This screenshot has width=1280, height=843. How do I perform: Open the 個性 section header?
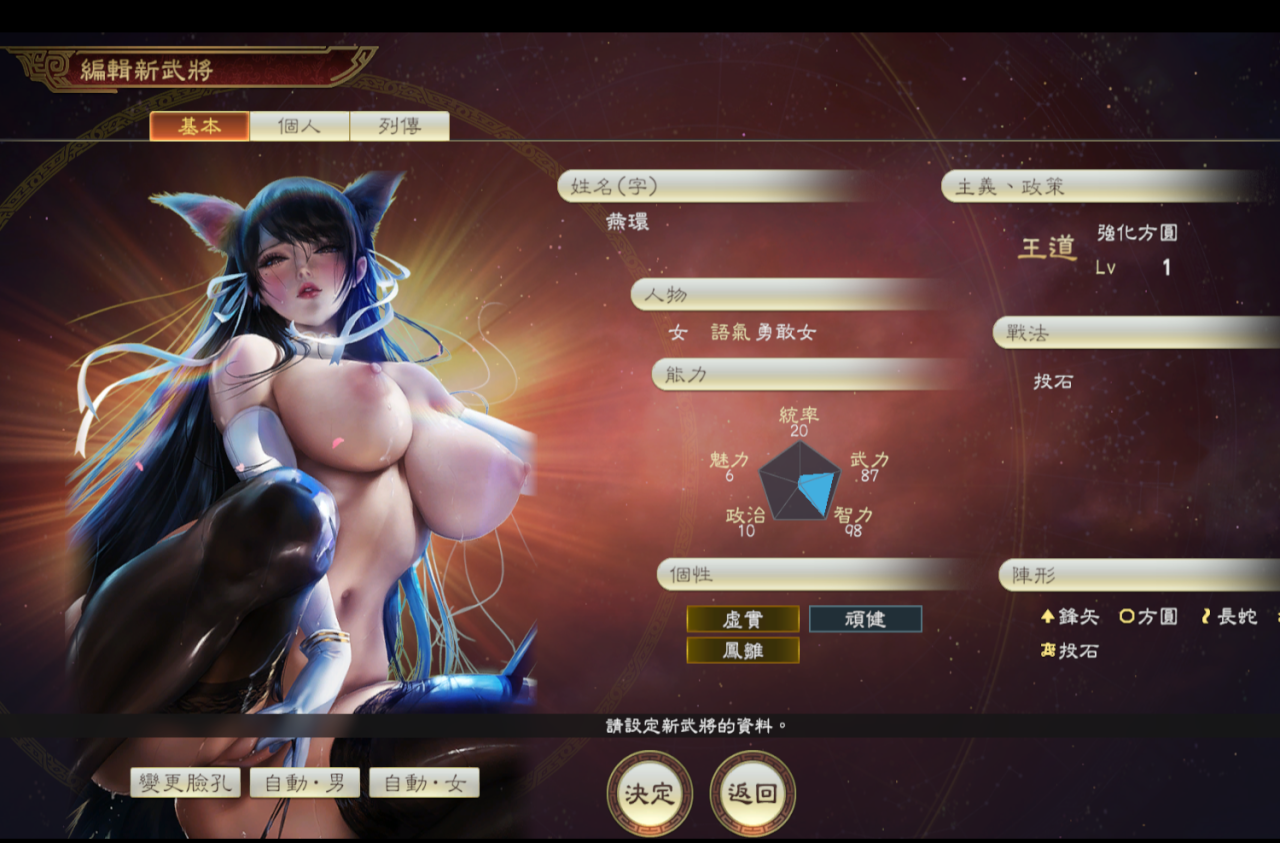point(815,575)
